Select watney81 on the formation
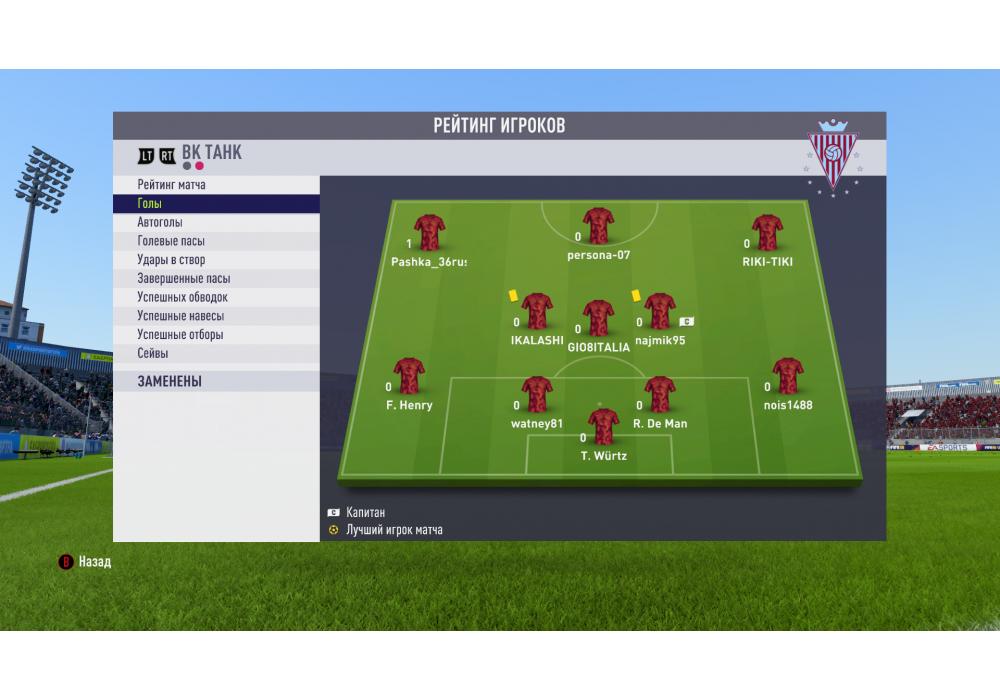The image size is (1000, 700). click(537, 395)
